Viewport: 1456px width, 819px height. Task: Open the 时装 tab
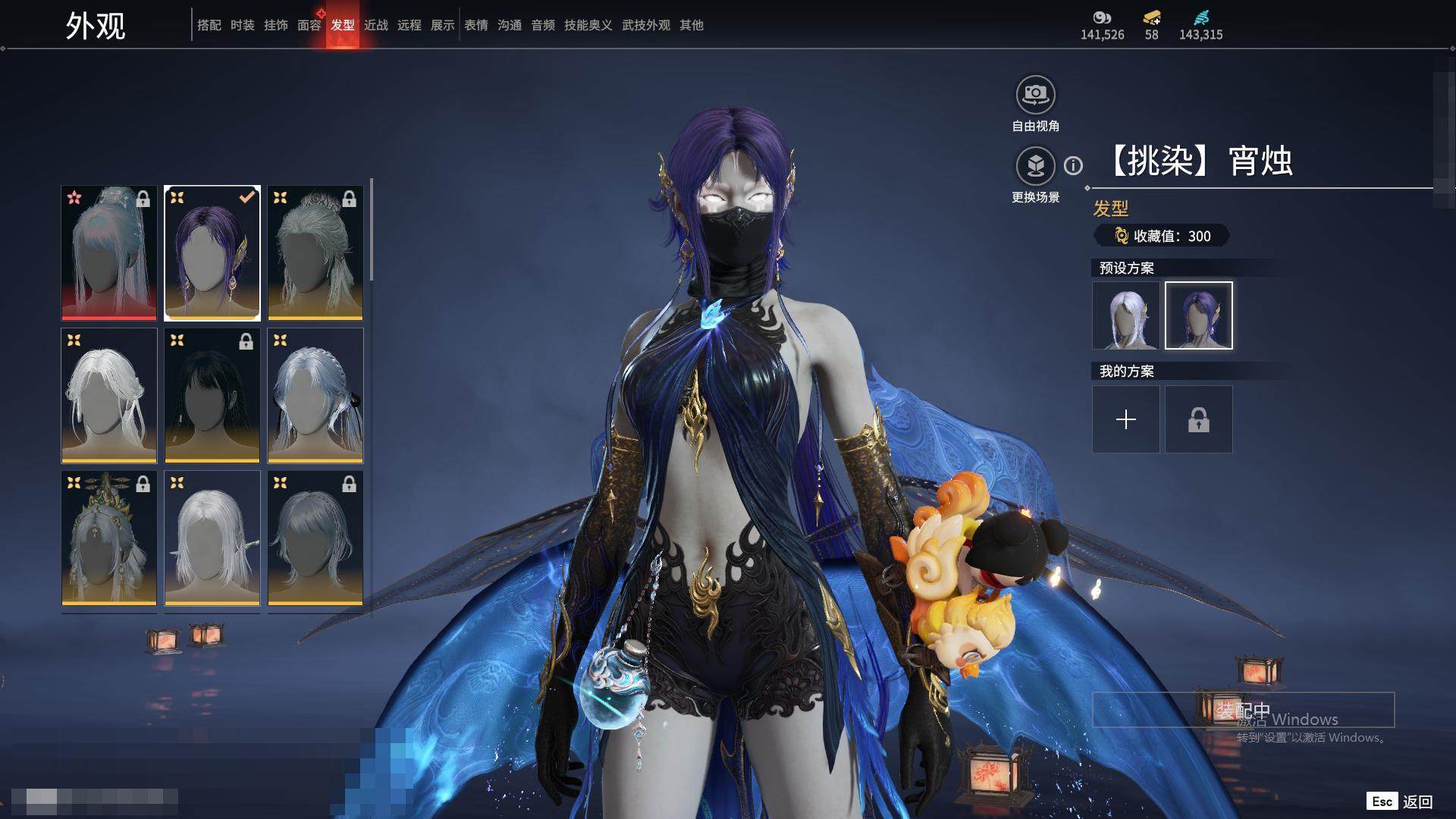click(242, 25)
